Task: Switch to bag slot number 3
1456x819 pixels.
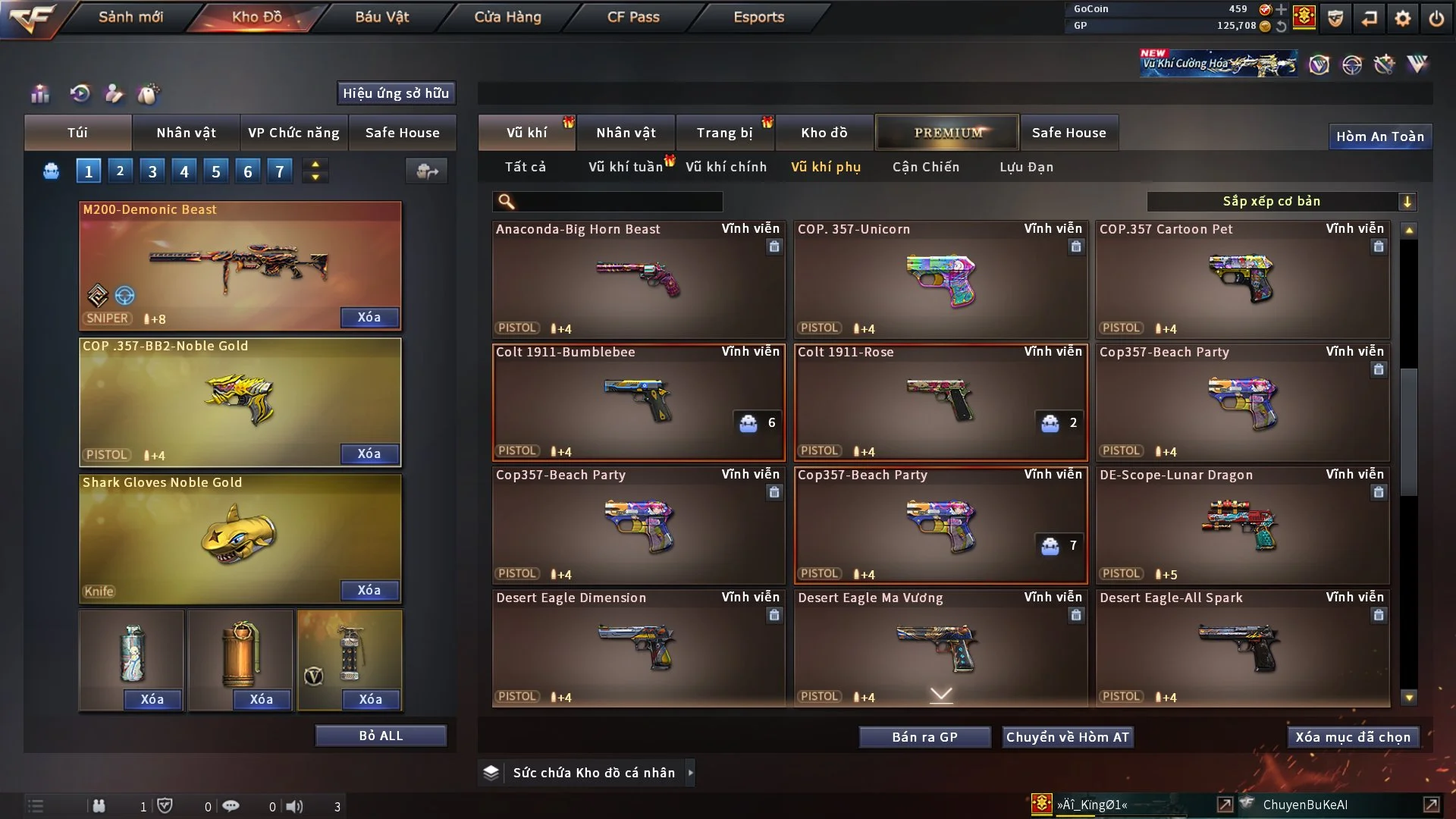Action: [x=152, y=171]
